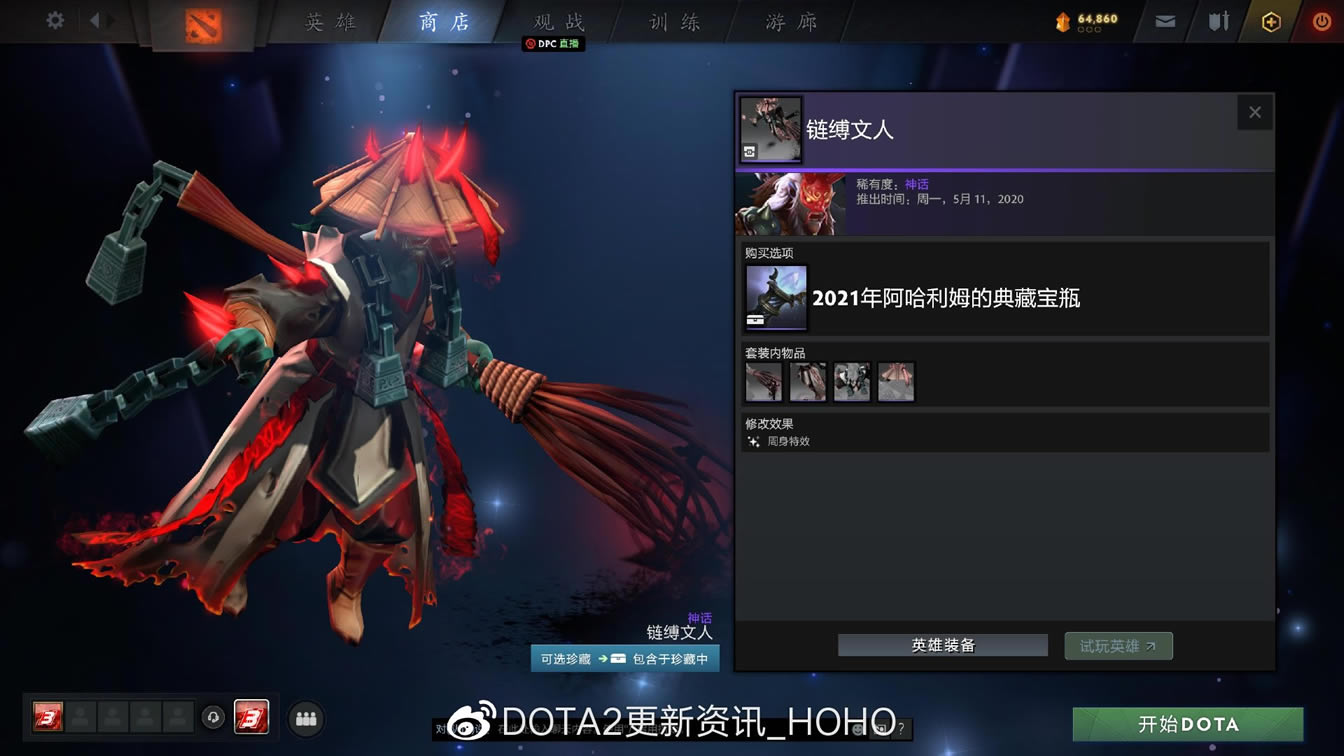Screen dimensions: 1344x756
Task: Click the back arrow next to settings
Action: coord(95,18)
